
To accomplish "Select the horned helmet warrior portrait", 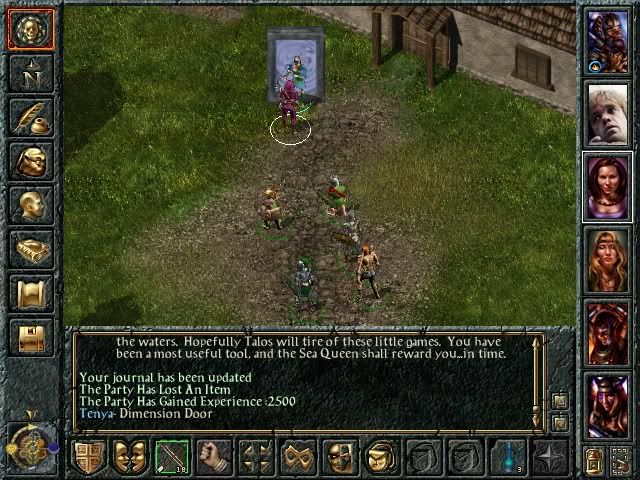I will 607,406.
